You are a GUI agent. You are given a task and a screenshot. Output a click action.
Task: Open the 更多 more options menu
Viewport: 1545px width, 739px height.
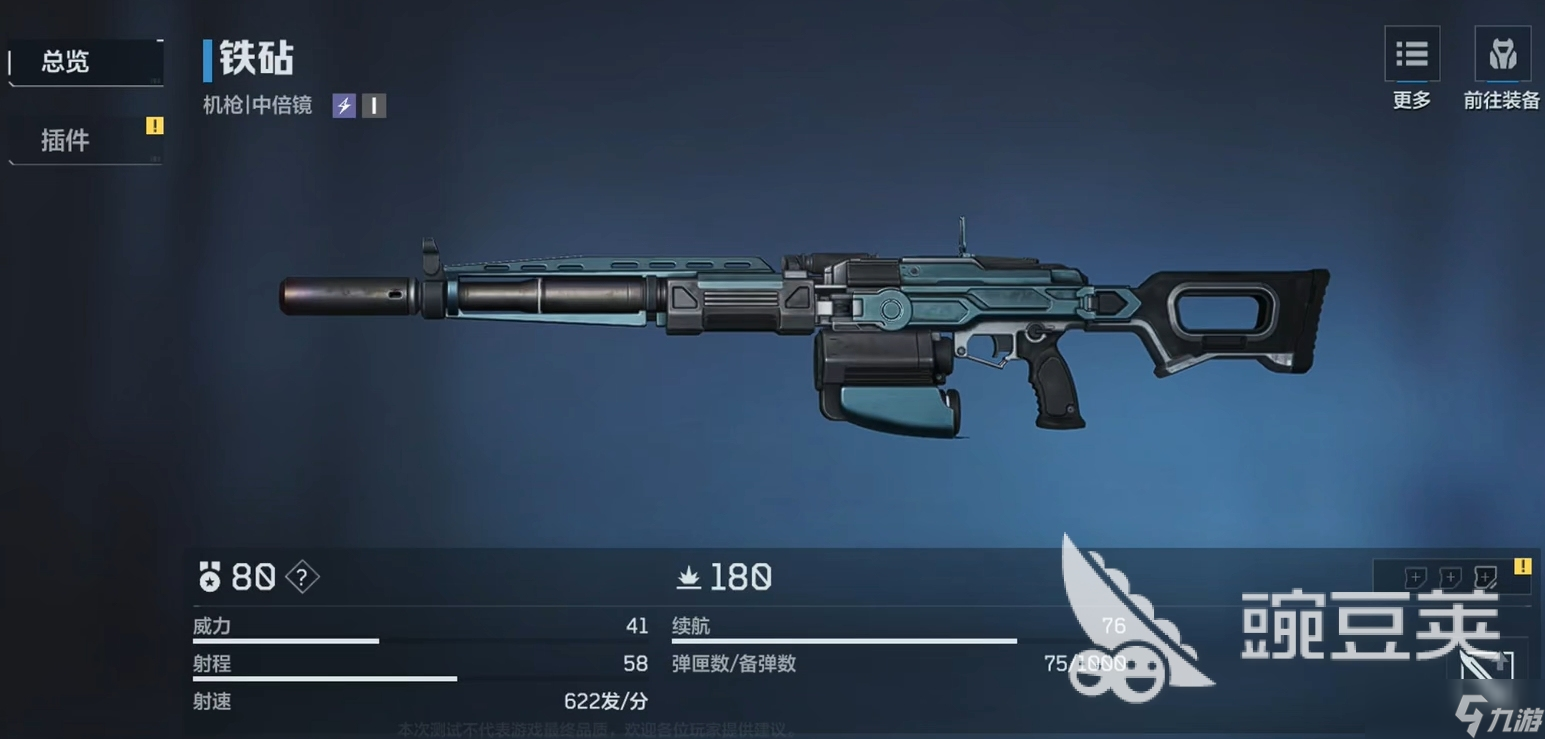click(1411, 56)
